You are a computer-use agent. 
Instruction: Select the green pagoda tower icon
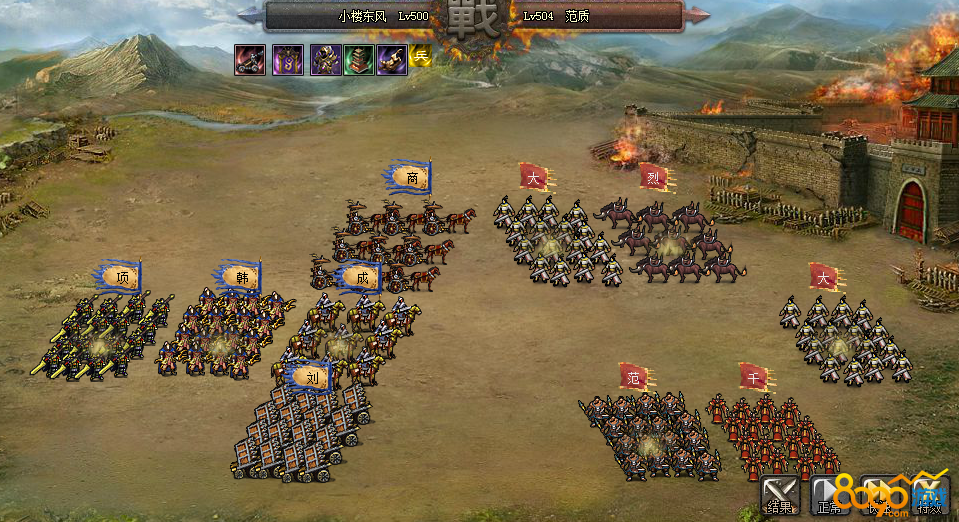point(359,60)
